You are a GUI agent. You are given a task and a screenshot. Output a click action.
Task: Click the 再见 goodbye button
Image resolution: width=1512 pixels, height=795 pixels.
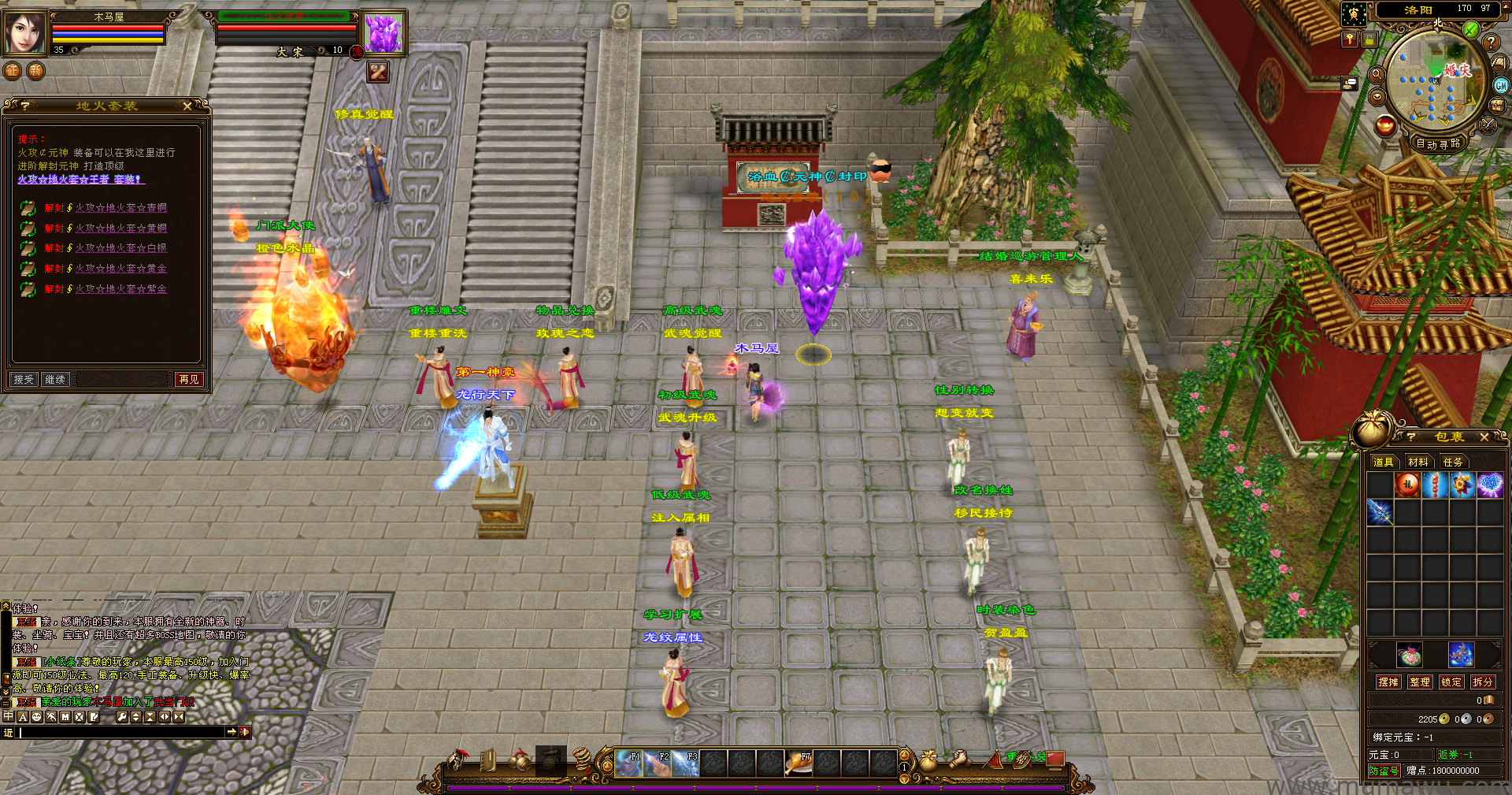[x=189, y=380]
